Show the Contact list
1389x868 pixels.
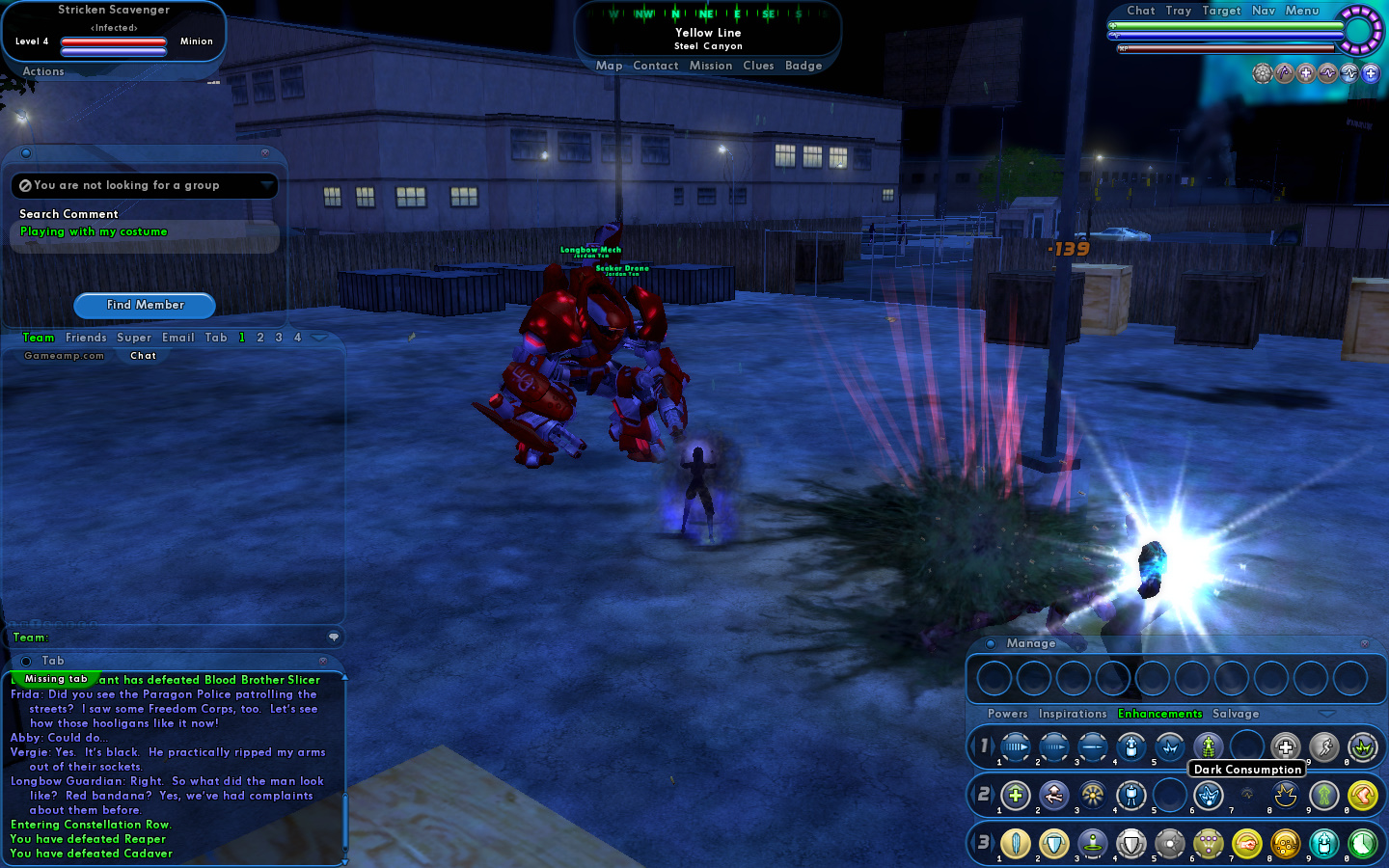point(656,66)
